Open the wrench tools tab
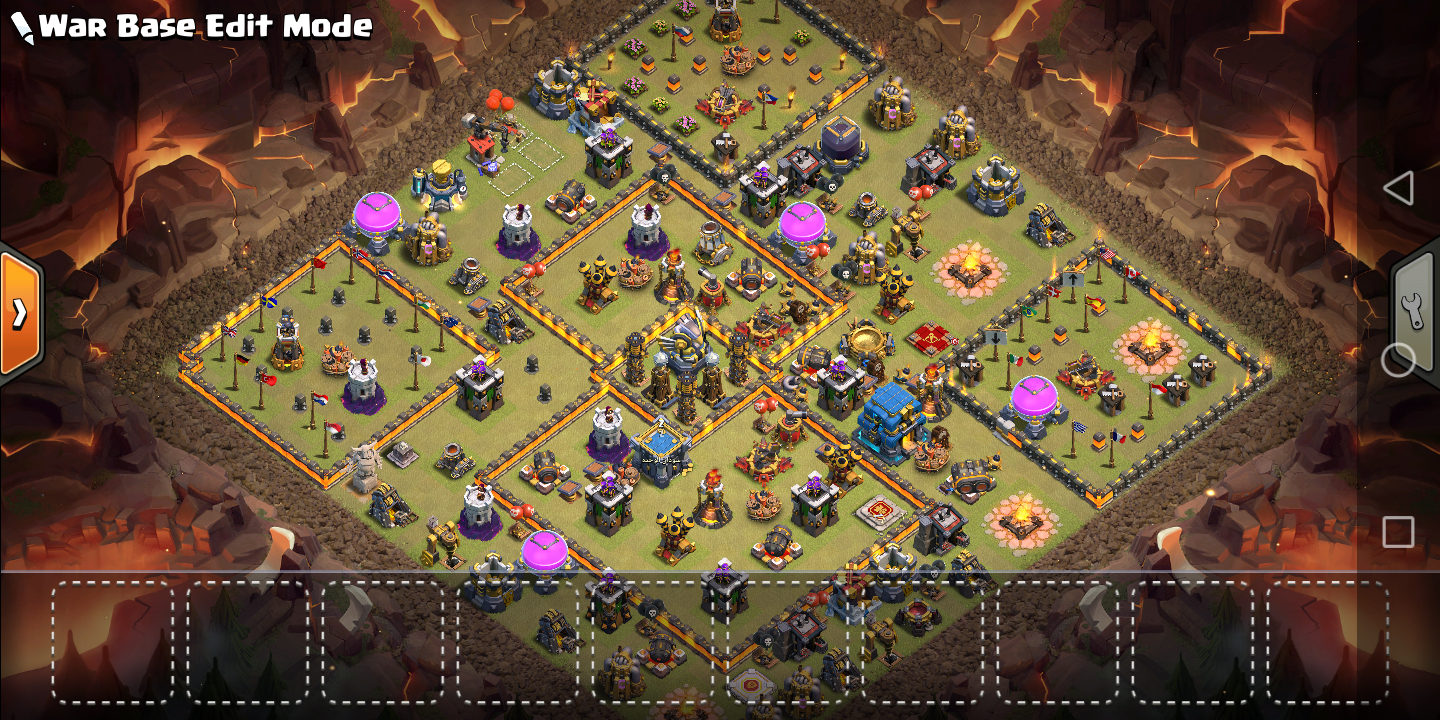Screen dimensions: 1440x720 pos(1413,311)
